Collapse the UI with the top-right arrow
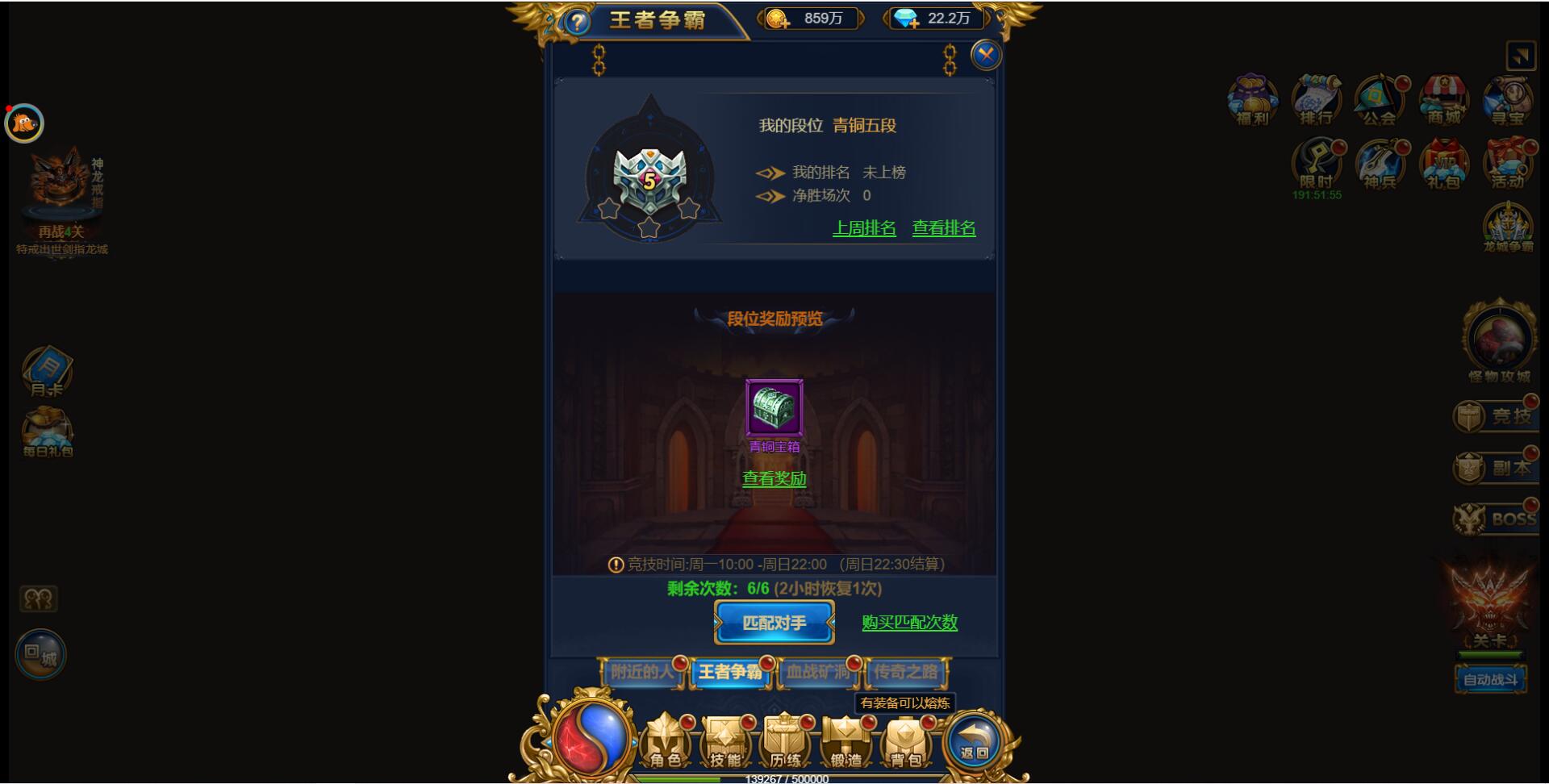The width and height of the screenshot is (1549, 784). coord(1520,55)
